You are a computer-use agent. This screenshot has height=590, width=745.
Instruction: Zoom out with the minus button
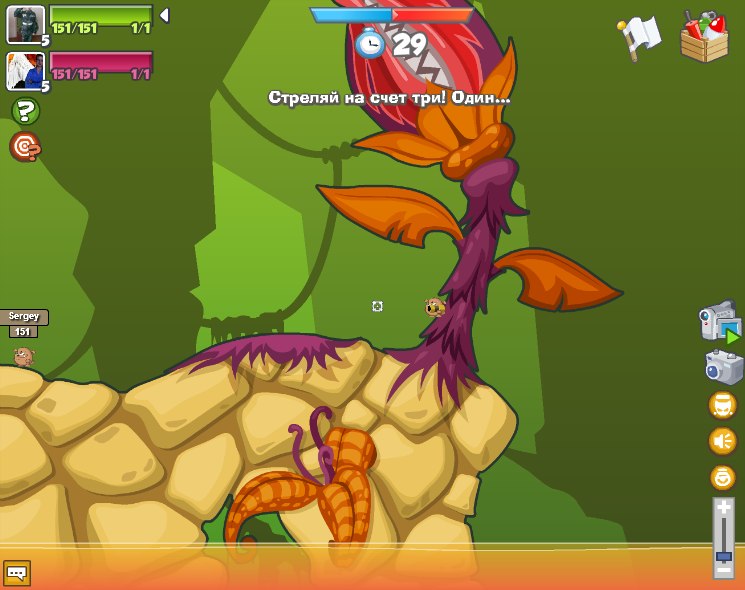[x=724, y=570]
